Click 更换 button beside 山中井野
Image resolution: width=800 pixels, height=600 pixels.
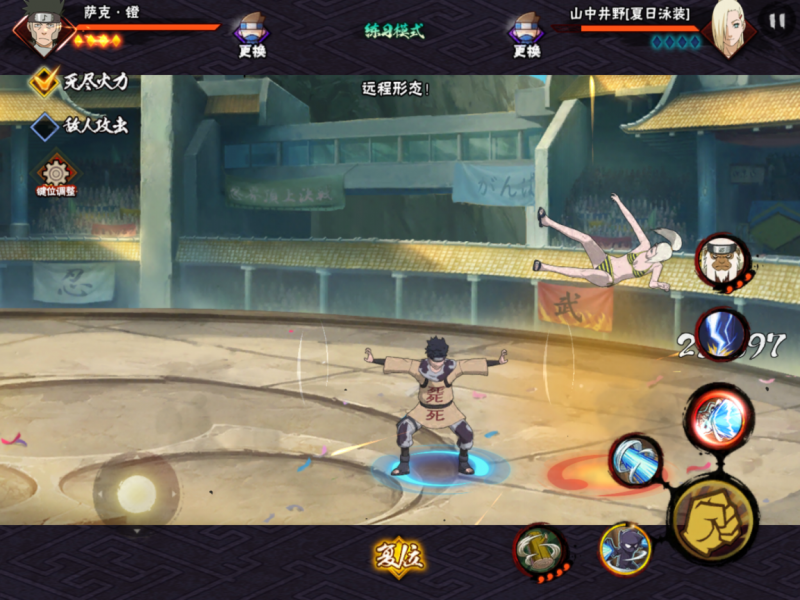tap(526, 34)
